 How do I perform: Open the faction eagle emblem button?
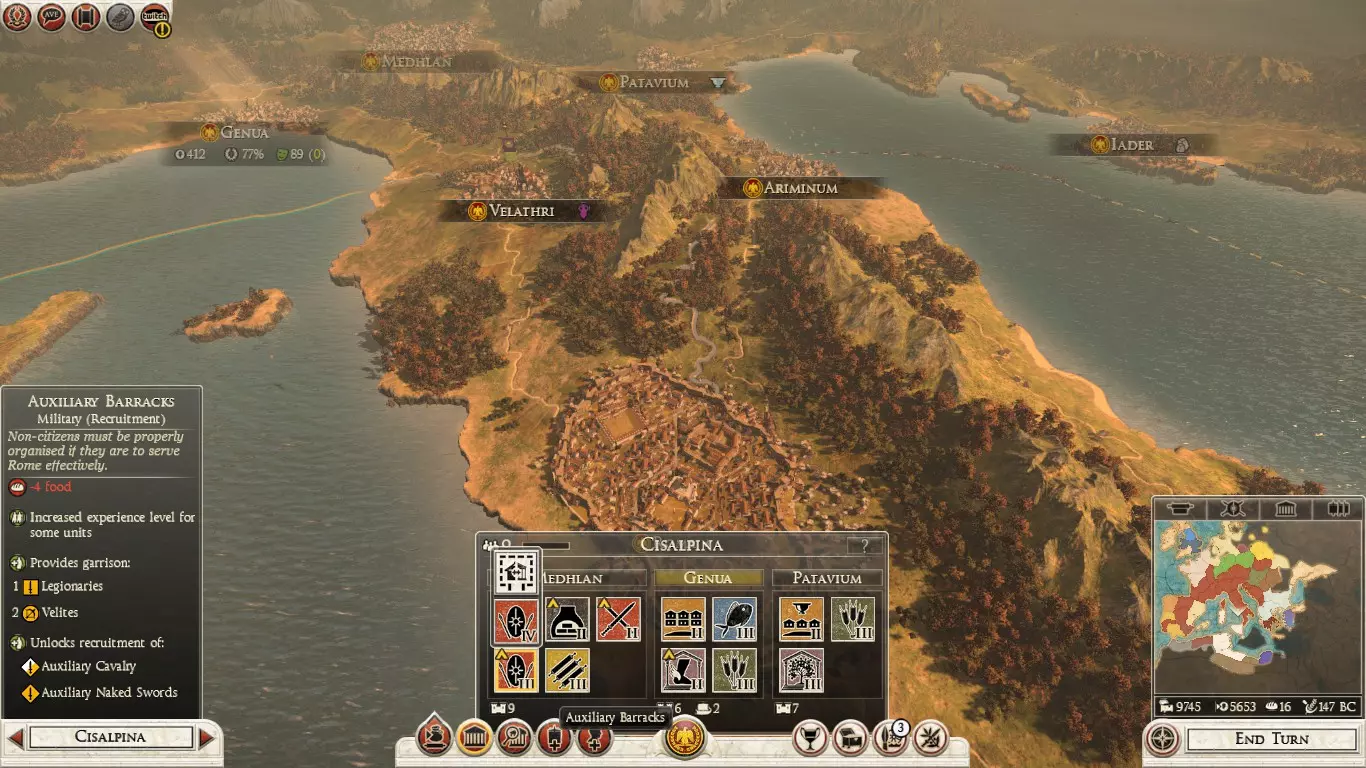(x=685, y=737)
